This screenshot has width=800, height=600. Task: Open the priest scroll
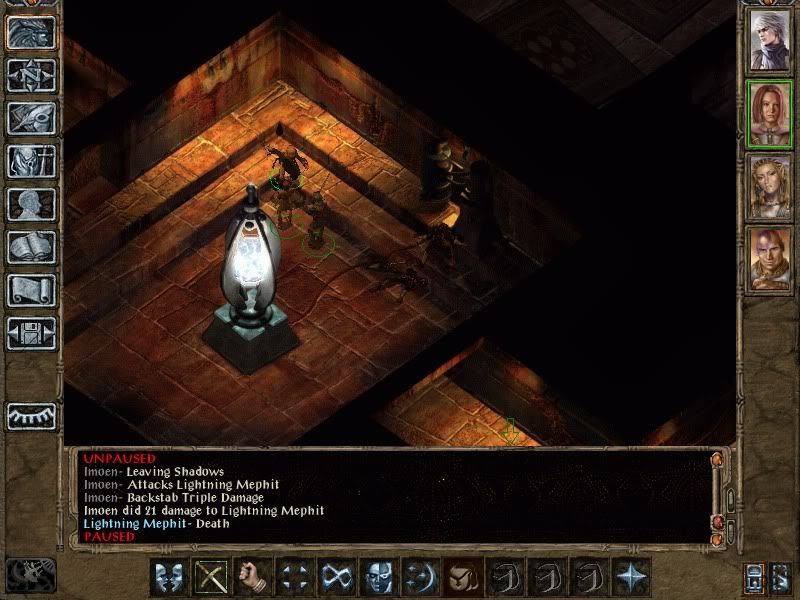pyautogui.click(x=31, y=290)
